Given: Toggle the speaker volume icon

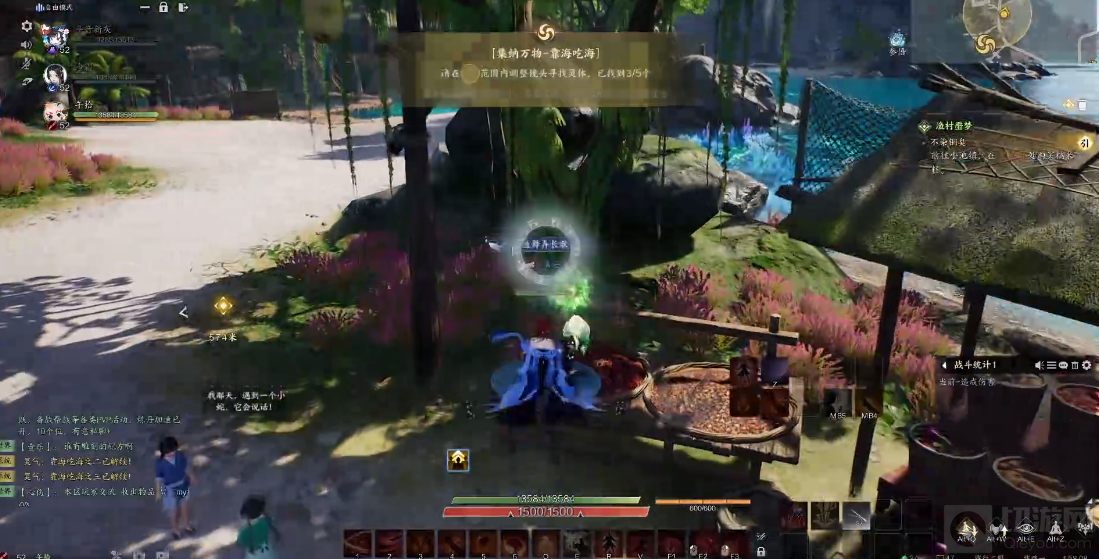Looking at the screenshot, I should point(27,44).
